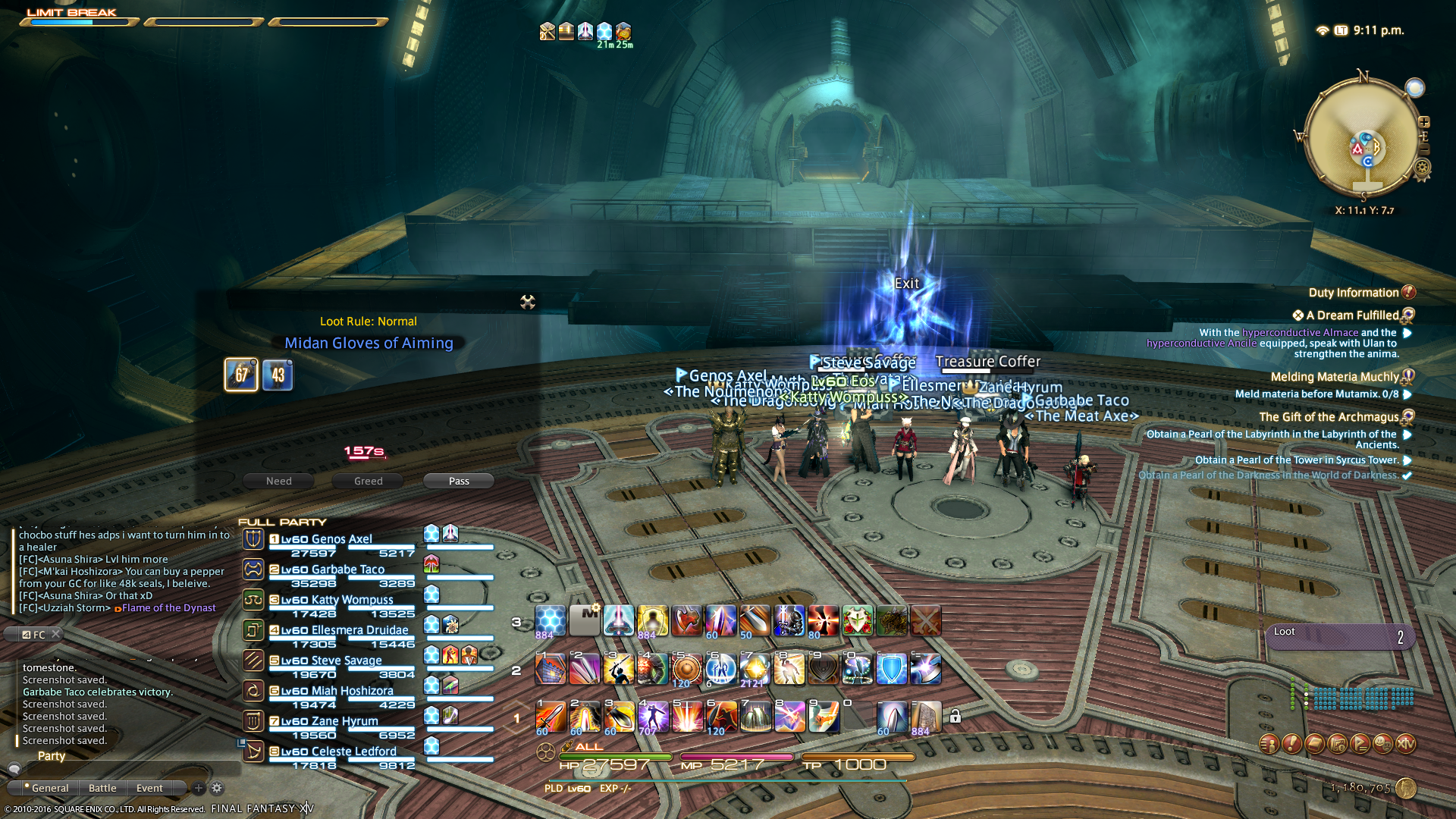The width and height of the screenshot is (1456, 819).
Task: Click the circular minimap
Action: (1361, 136)
